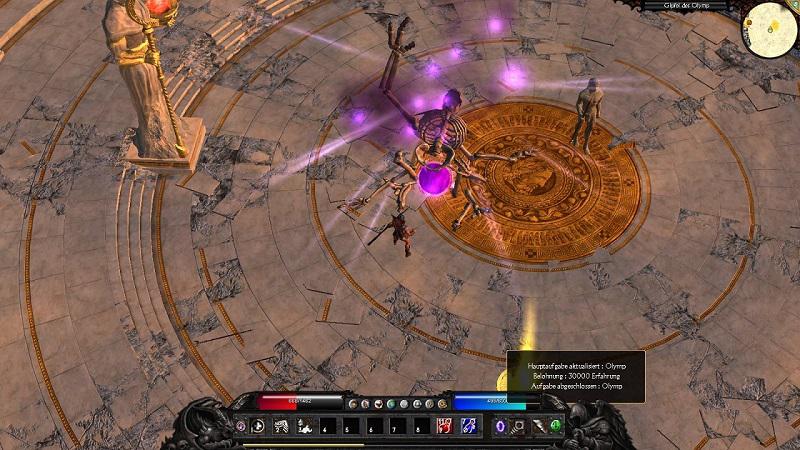Activate the purple portal icon

pos(502,426)
